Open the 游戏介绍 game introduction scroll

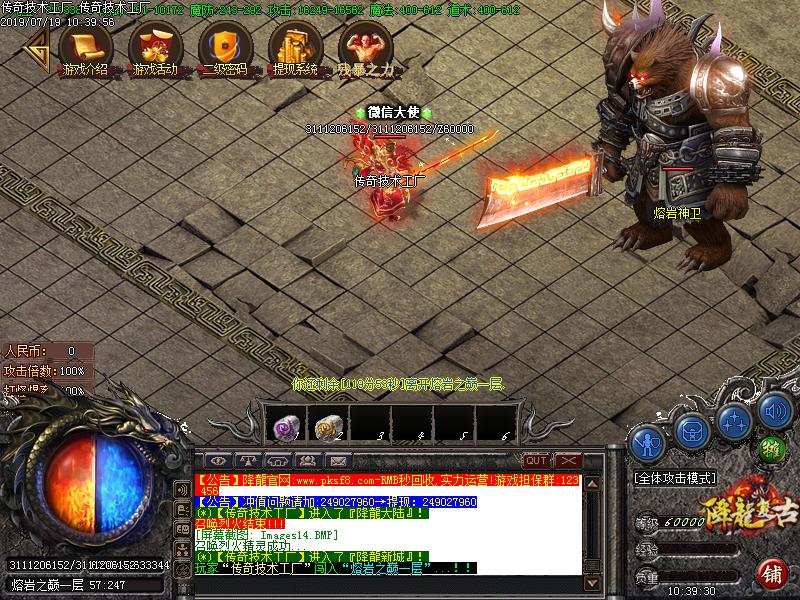point(84,46)
